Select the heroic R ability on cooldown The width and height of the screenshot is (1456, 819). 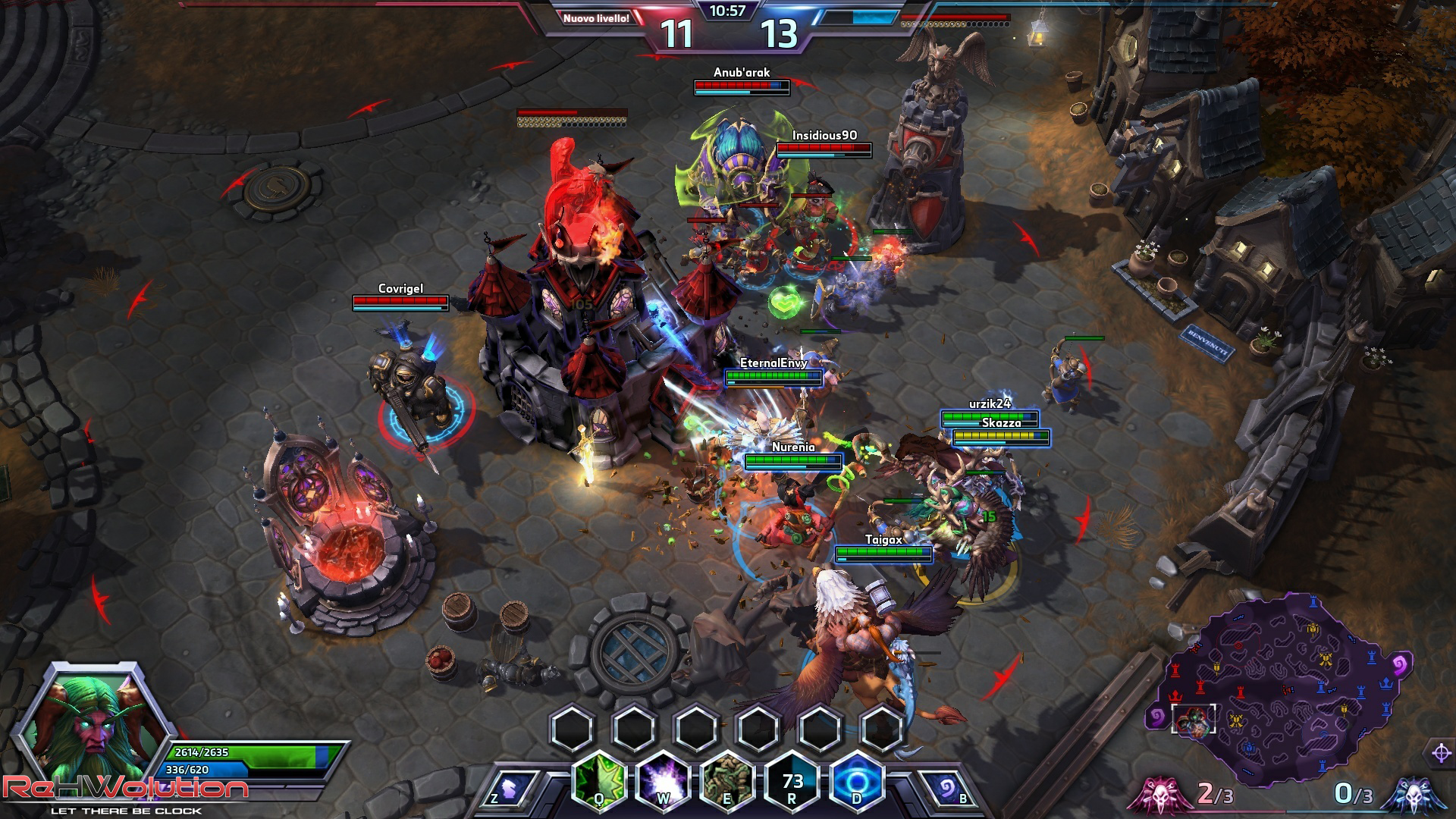click(x=792, y=780)
